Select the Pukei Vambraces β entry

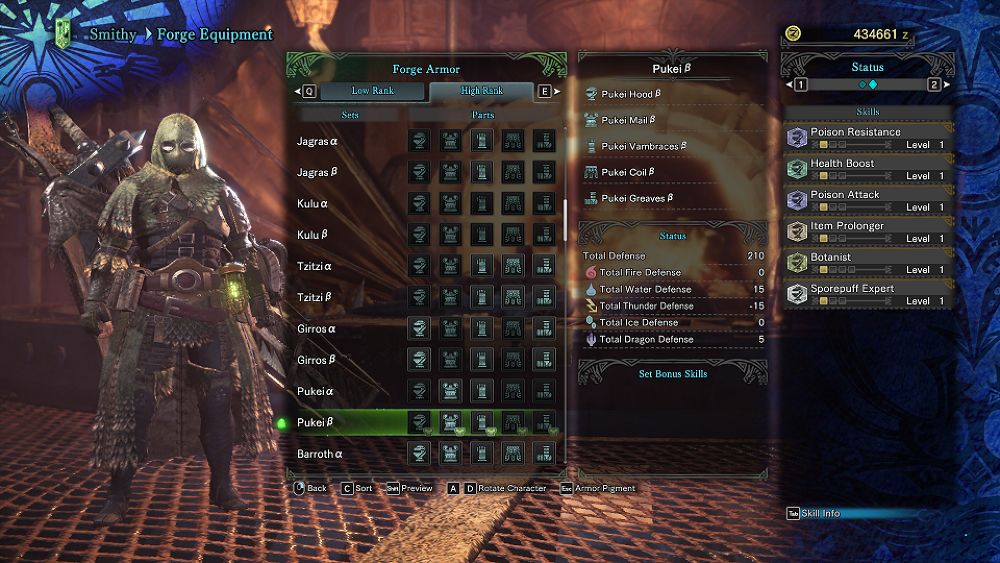(645, 146)
